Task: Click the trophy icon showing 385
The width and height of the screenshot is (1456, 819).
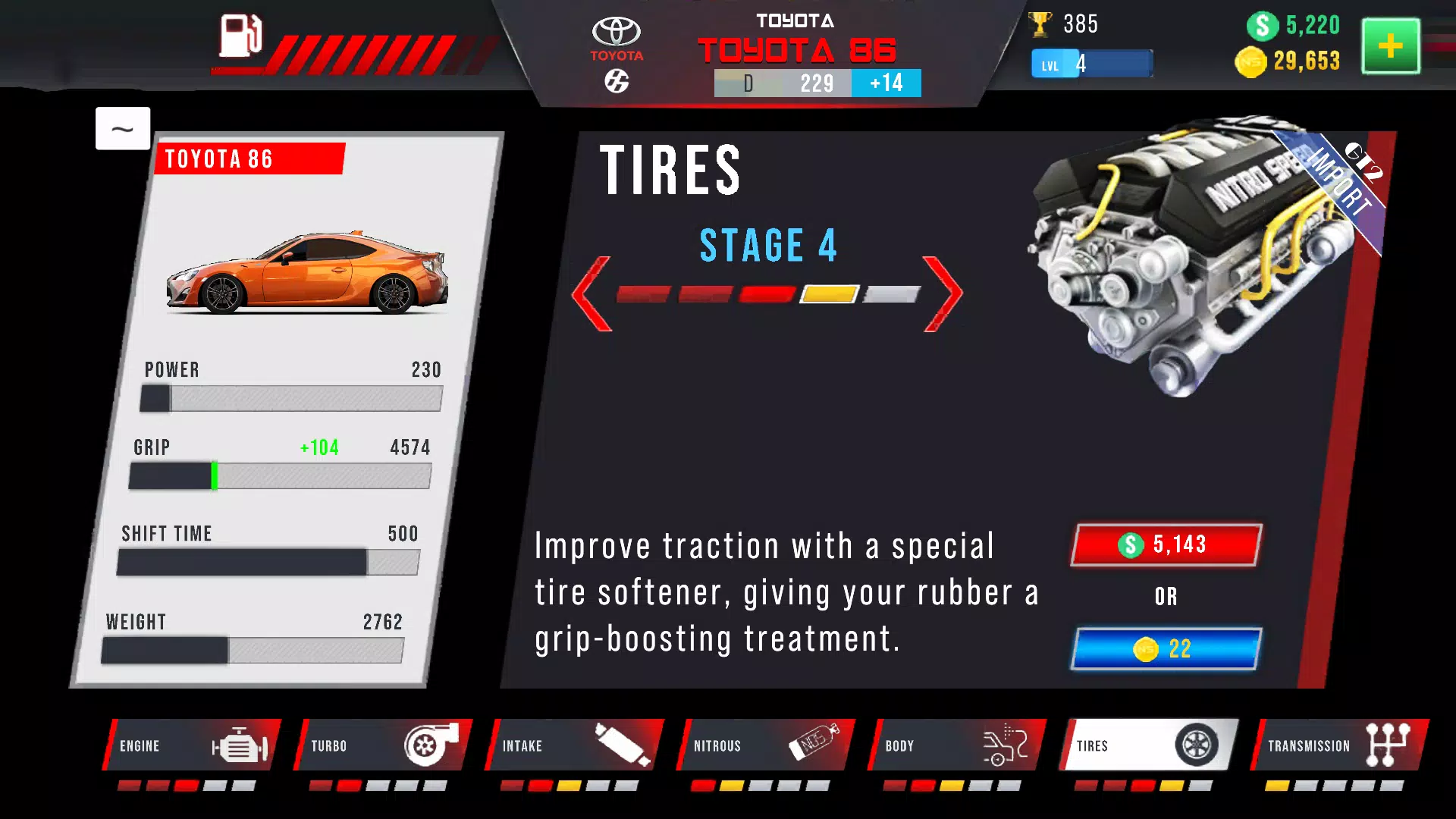Action: click(1041, 24)
